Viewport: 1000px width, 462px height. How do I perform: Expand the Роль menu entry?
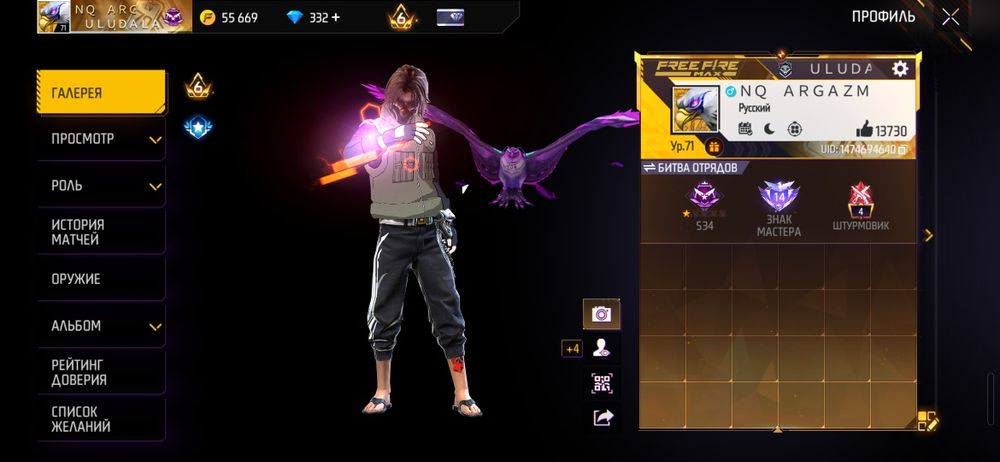click(x=101, y=186)
